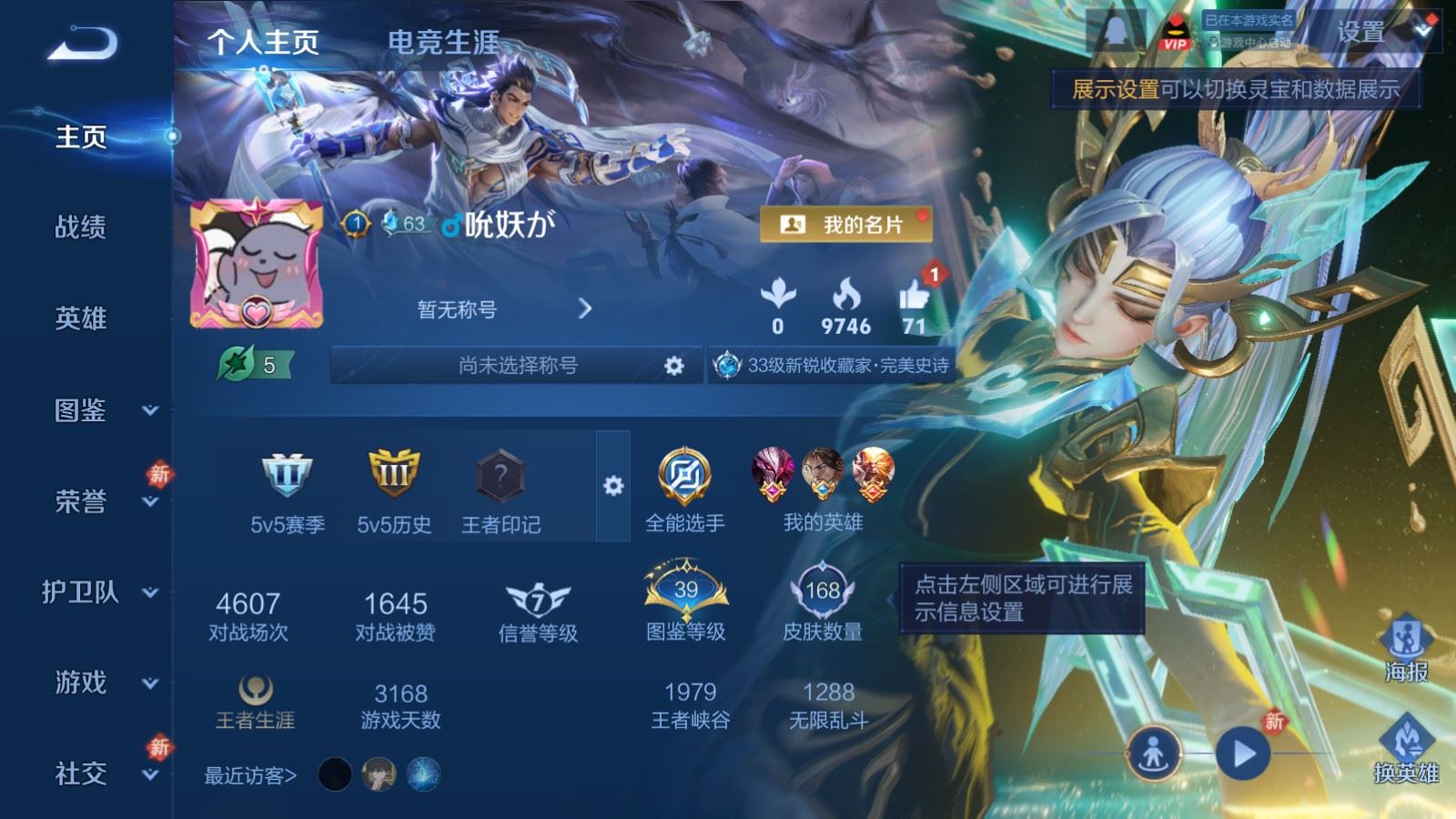Image resolution: width=1456 pixels, height=819 pixels.
Task: Click the 我的名片 button
Action: pos(848,222)
